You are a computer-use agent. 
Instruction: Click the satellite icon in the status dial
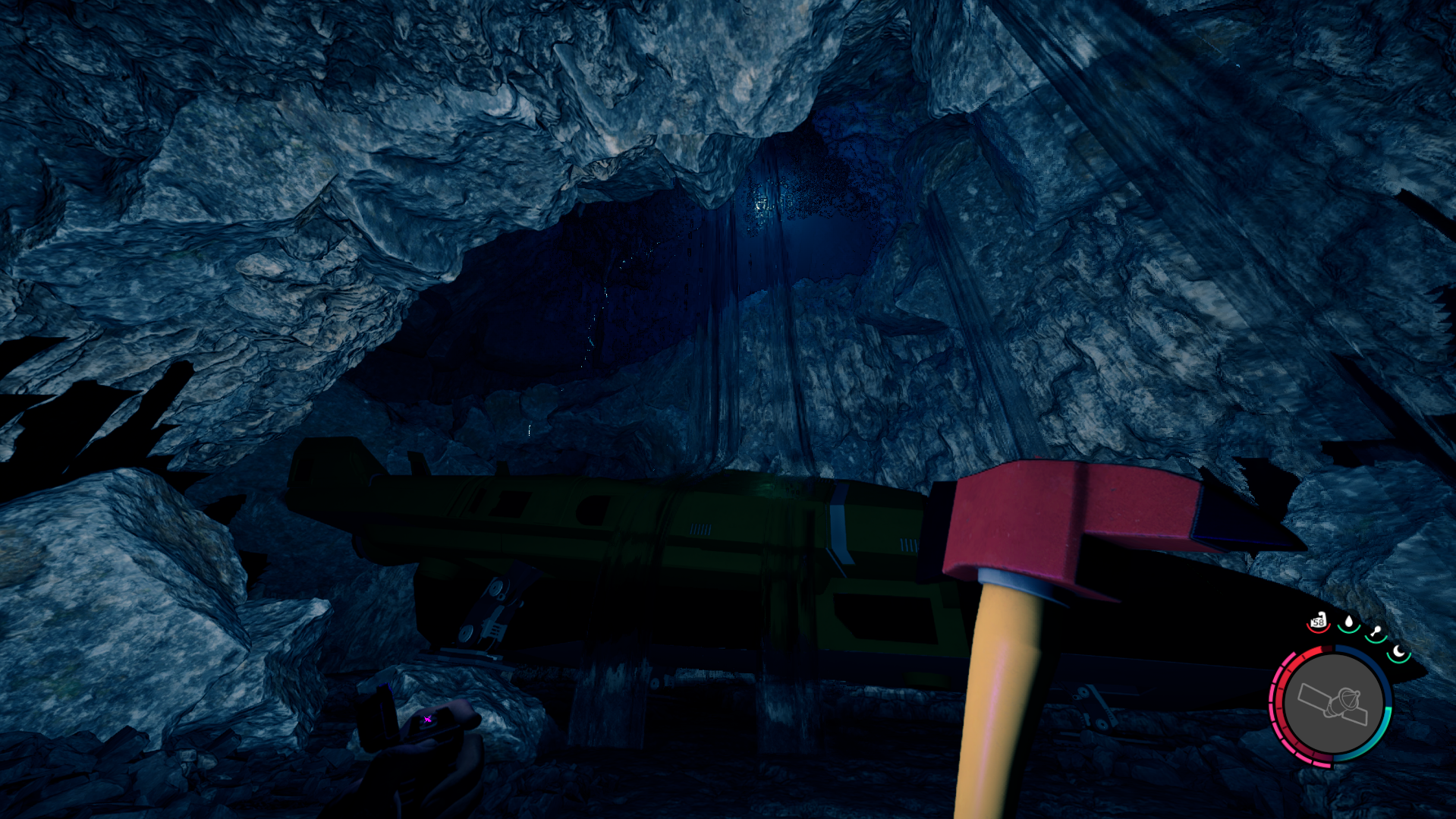[x=1332, y=704]
